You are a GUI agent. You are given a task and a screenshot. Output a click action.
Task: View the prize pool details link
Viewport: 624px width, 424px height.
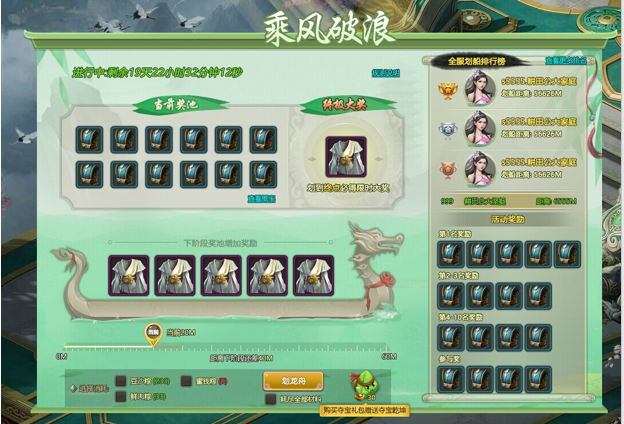[x=263, y=198]
